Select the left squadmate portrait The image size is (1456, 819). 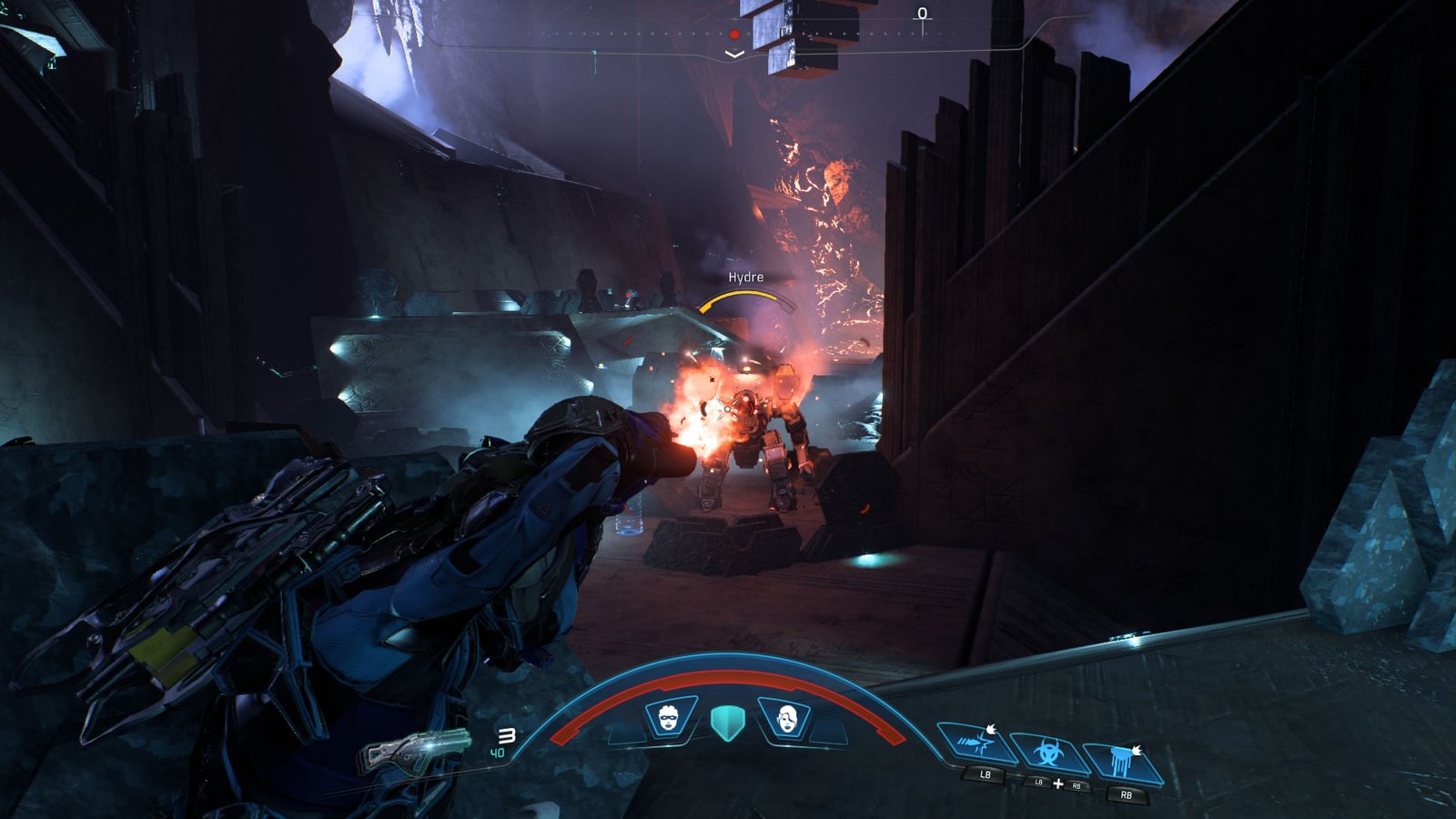pos(667,717)
